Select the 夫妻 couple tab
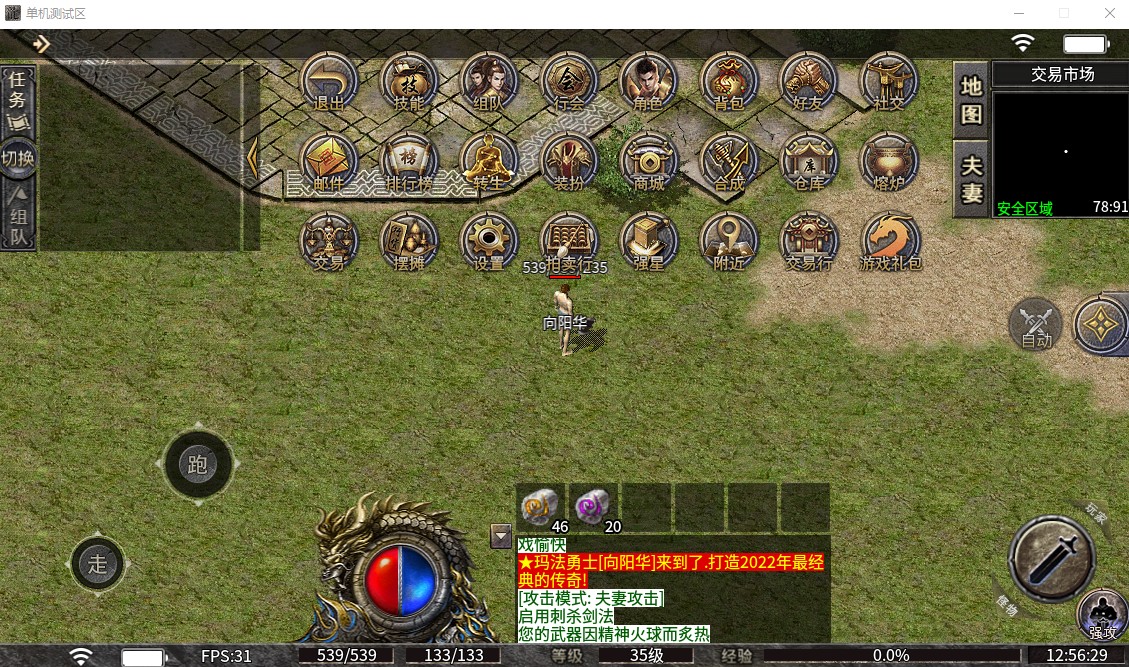Screen dimensions: 1129x667 971,180
